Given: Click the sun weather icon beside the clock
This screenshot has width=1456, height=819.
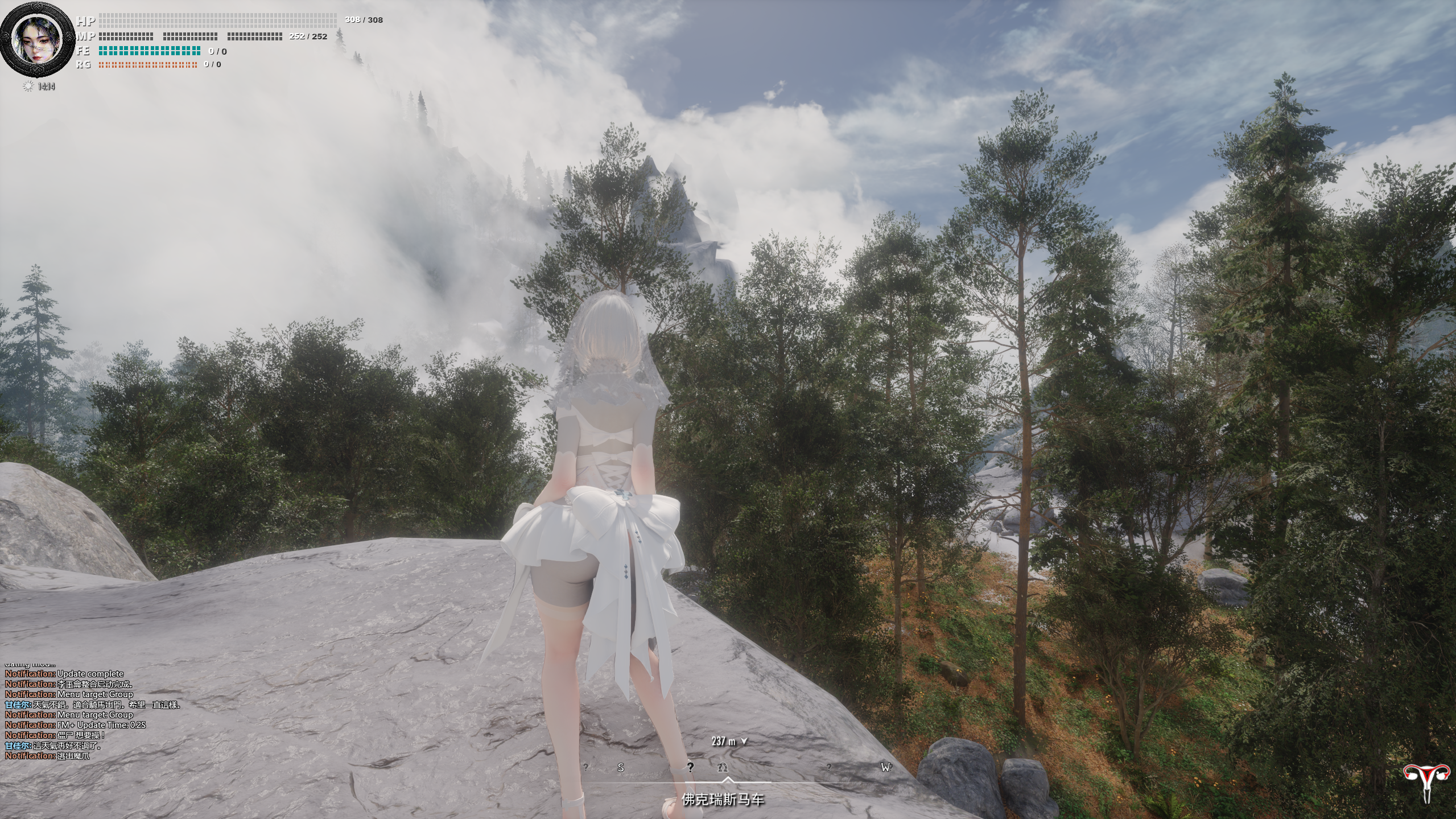Looking at the screenshot, I should pyautogui.click(x=27, y=87).
